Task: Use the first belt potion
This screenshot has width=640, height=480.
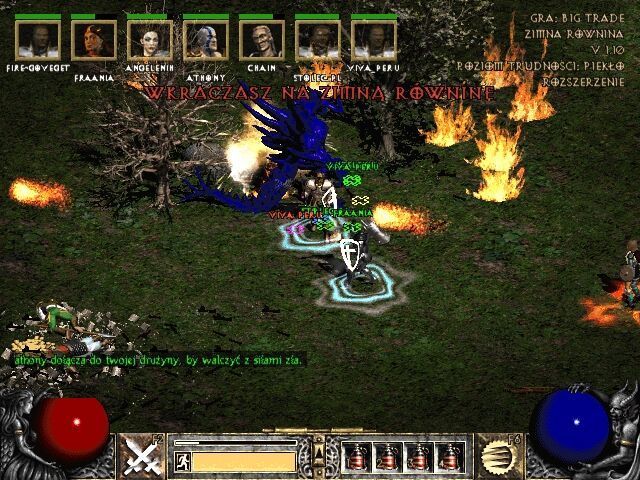Action: [358, 457]
